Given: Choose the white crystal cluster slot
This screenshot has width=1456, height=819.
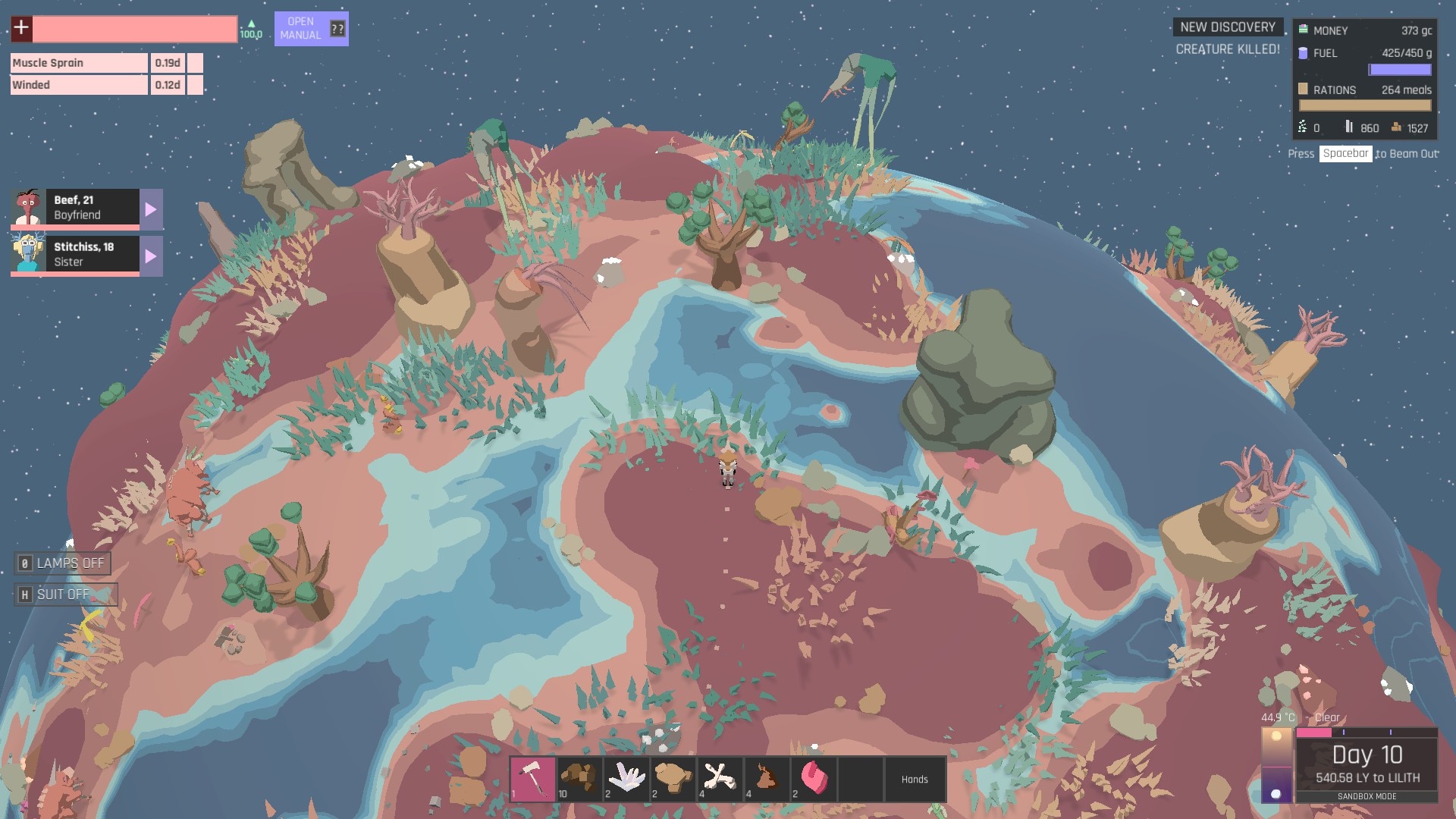Looking at the screenshot, I should (x=626, y=779).
